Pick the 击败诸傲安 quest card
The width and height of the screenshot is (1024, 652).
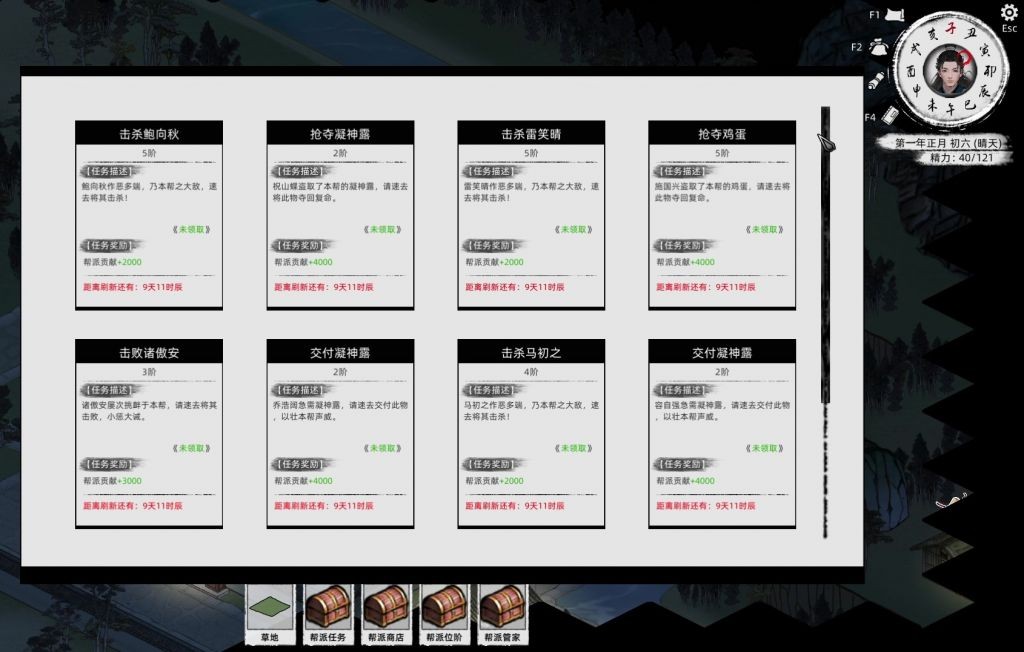149,433
